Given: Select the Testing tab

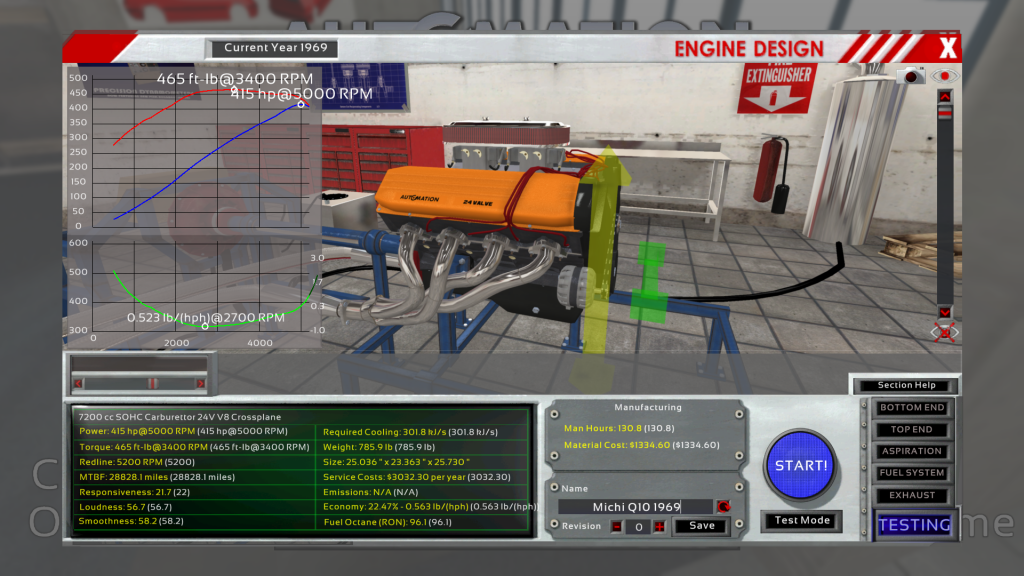Looking at the screenshot, I should (914, 525).
